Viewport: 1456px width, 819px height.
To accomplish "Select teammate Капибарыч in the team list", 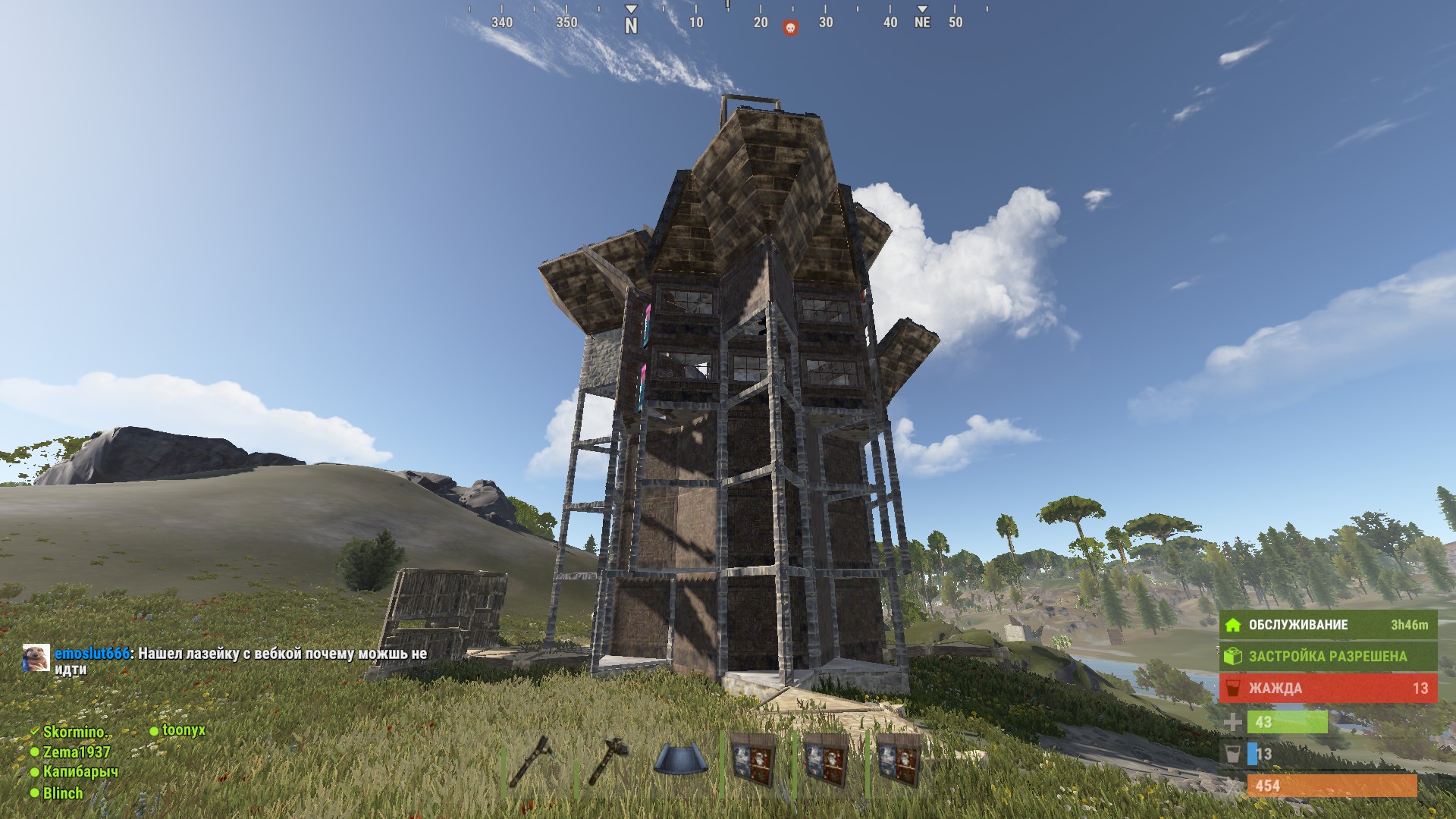I will (x=80, y=772).
